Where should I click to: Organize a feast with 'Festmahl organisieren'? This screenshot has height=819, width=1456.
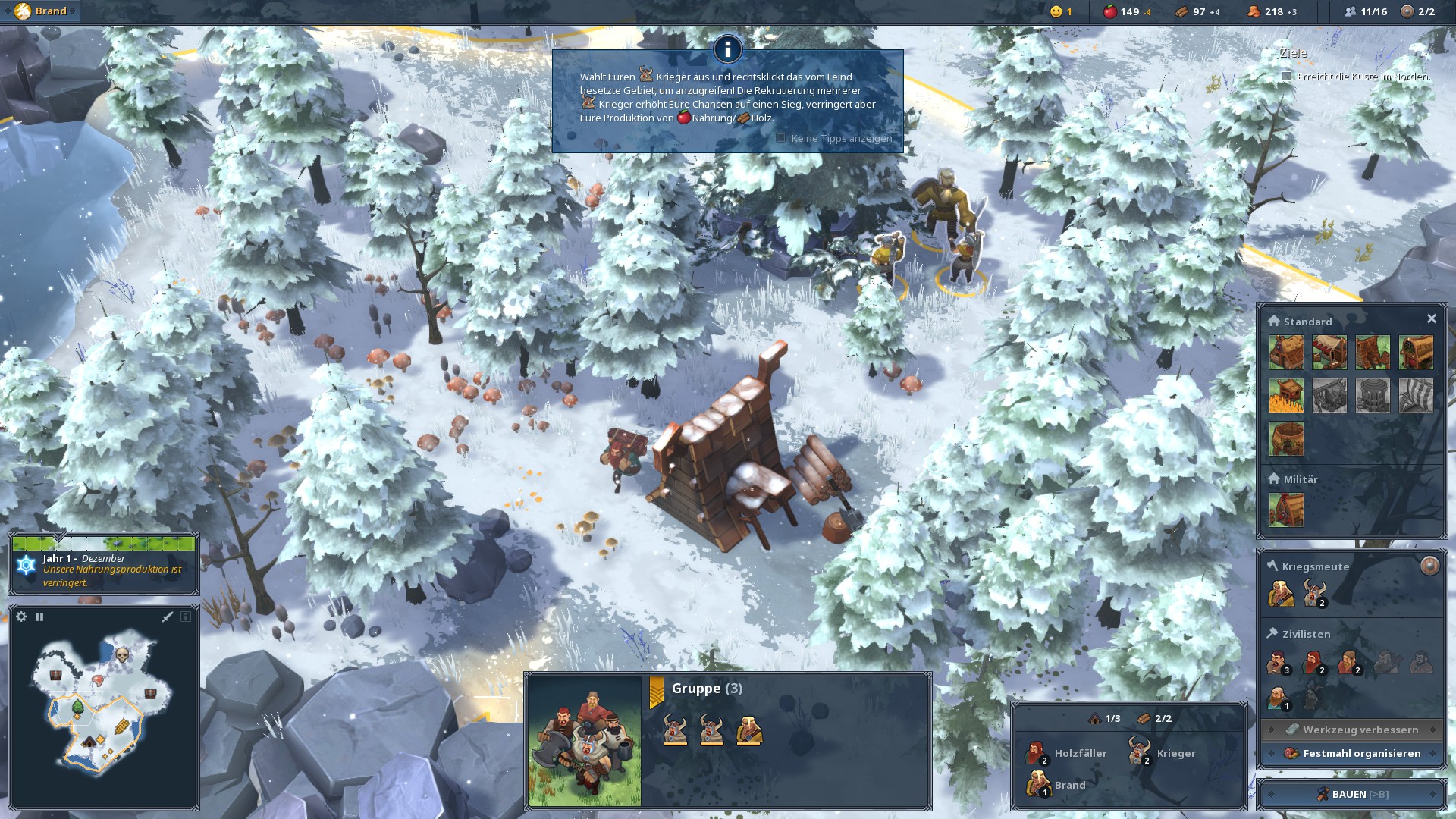1352,753
